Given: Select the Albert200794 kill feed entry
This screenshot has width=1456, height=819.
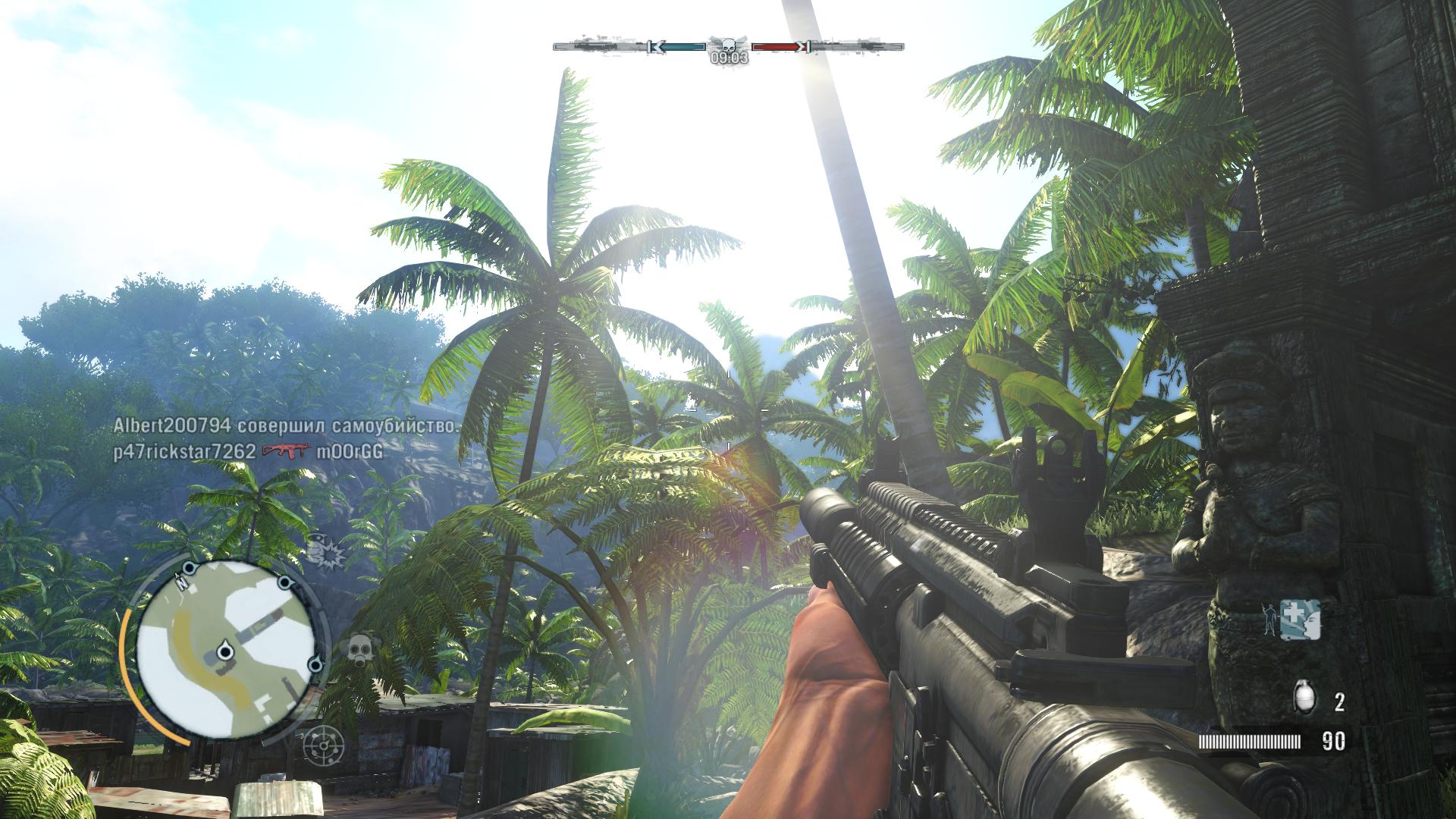Looking at the screenshot, I should tap(285, 425).
